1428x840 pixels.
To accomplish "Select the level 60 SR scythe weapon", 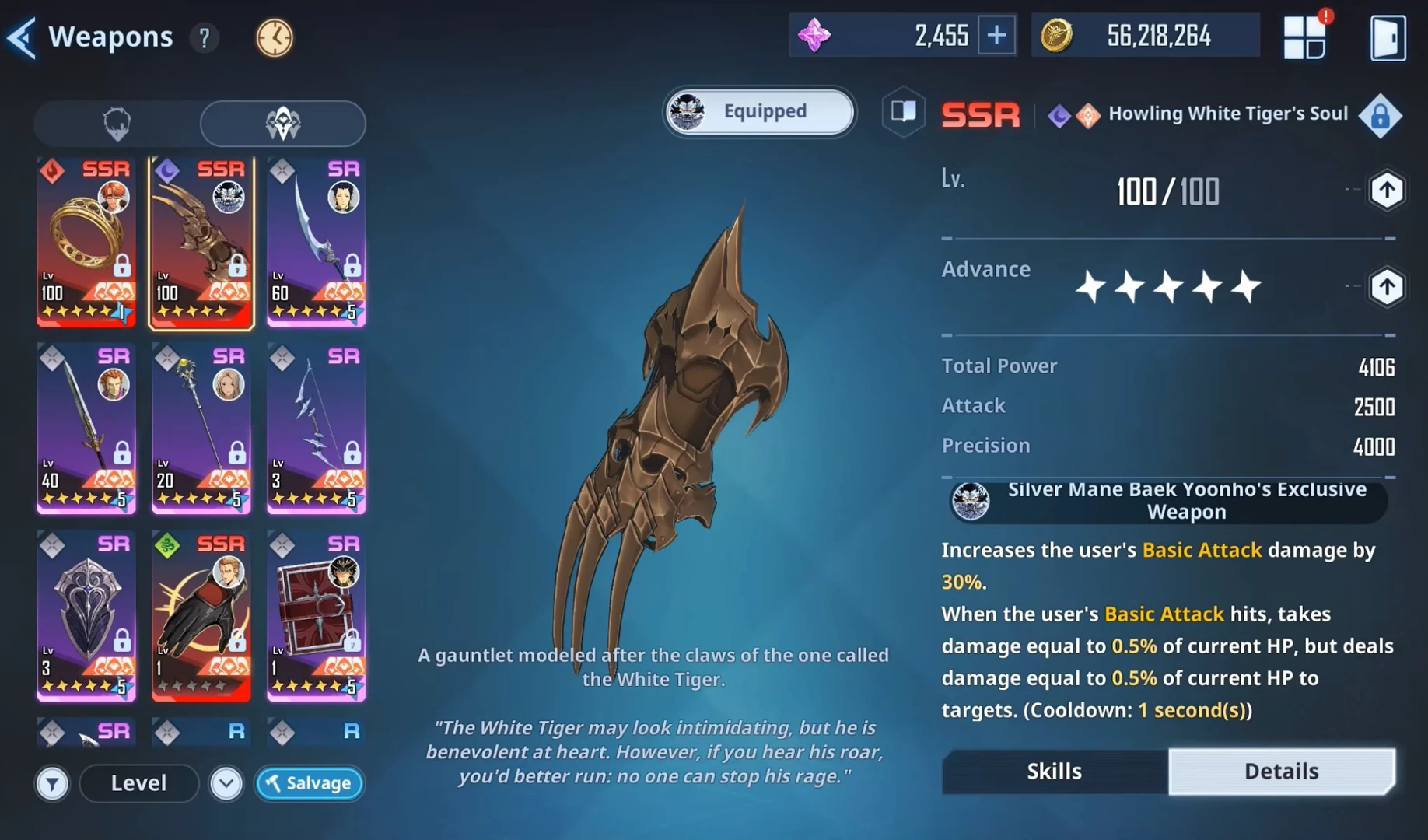I will point(317,241).
